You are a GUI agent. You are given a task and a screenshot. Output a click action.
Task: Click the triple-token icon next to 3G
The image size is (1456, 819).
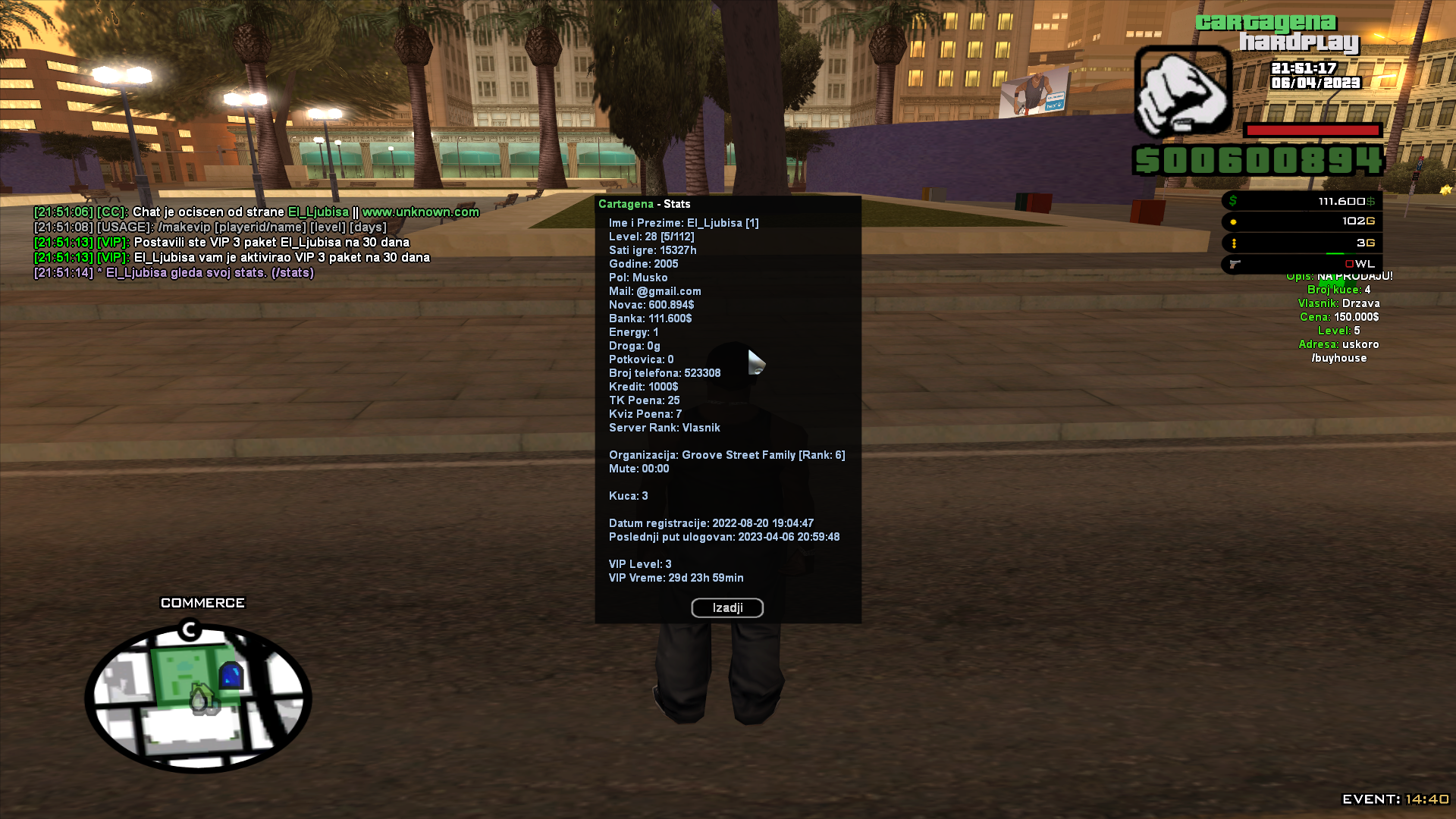[1233, 243]
